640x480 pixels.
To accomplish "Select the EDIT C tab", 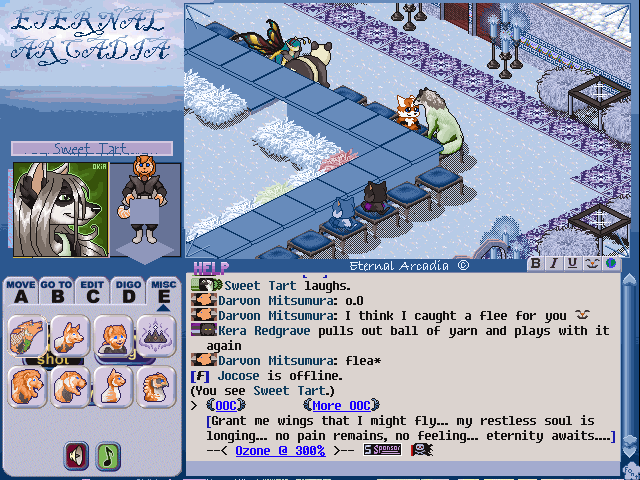I will point(92,290).
